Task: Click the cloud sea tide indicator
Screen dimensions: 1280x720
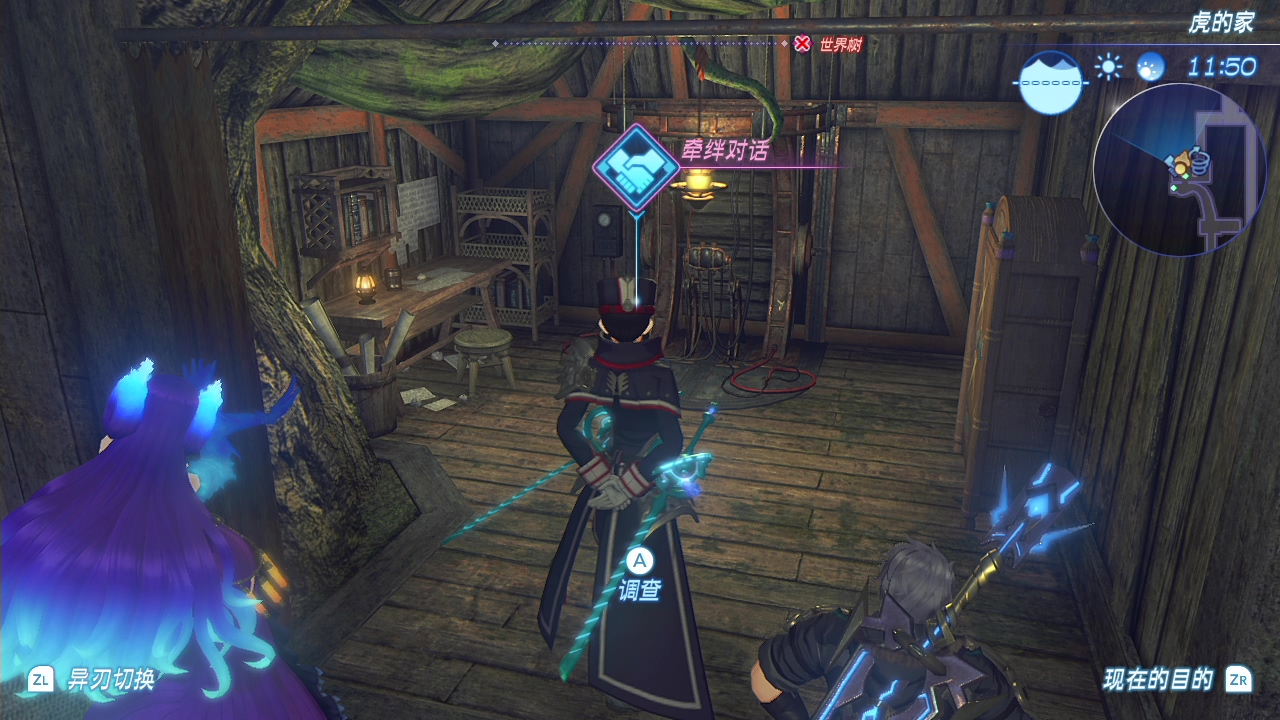Action: [1050, 81]
